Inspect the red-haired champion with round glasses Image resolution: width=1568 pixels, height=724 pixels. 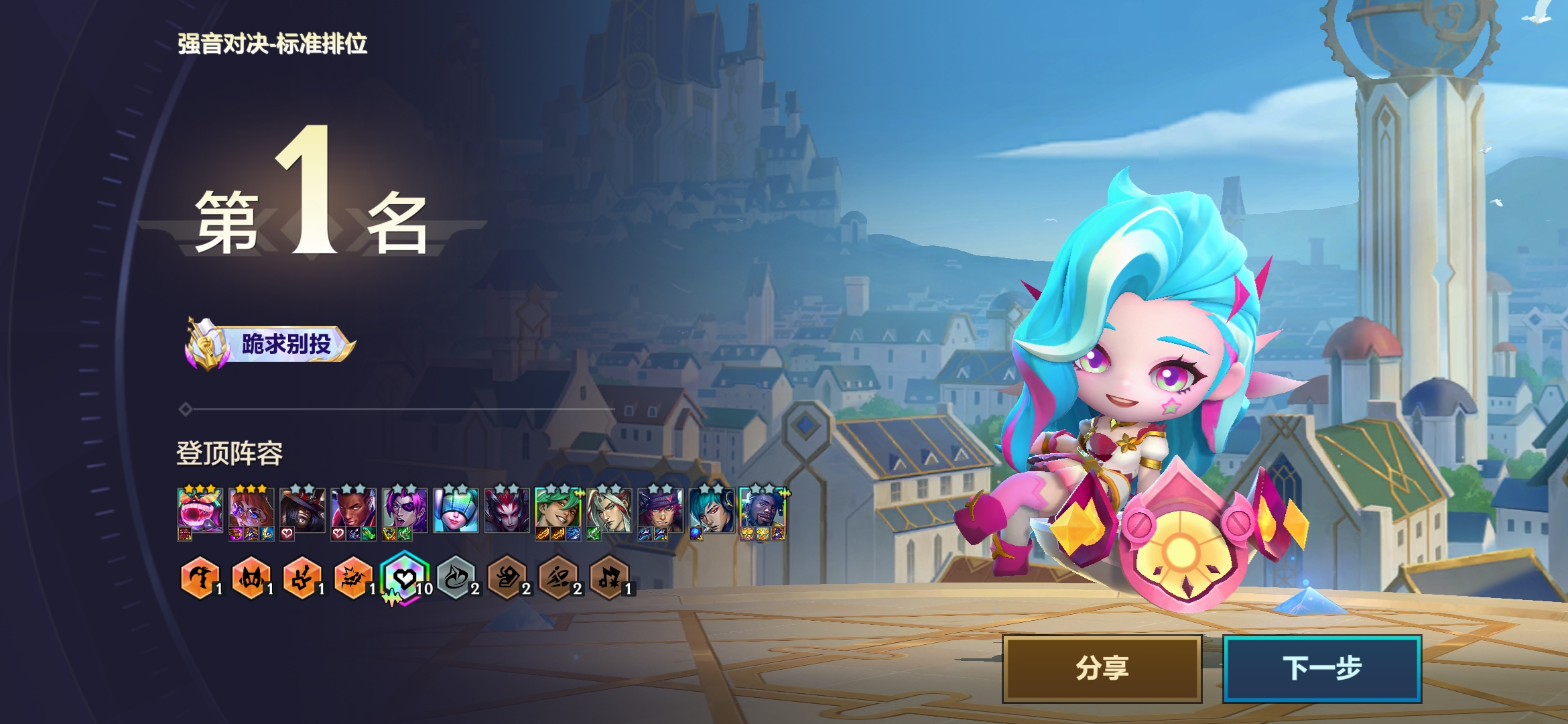(251, 511)
